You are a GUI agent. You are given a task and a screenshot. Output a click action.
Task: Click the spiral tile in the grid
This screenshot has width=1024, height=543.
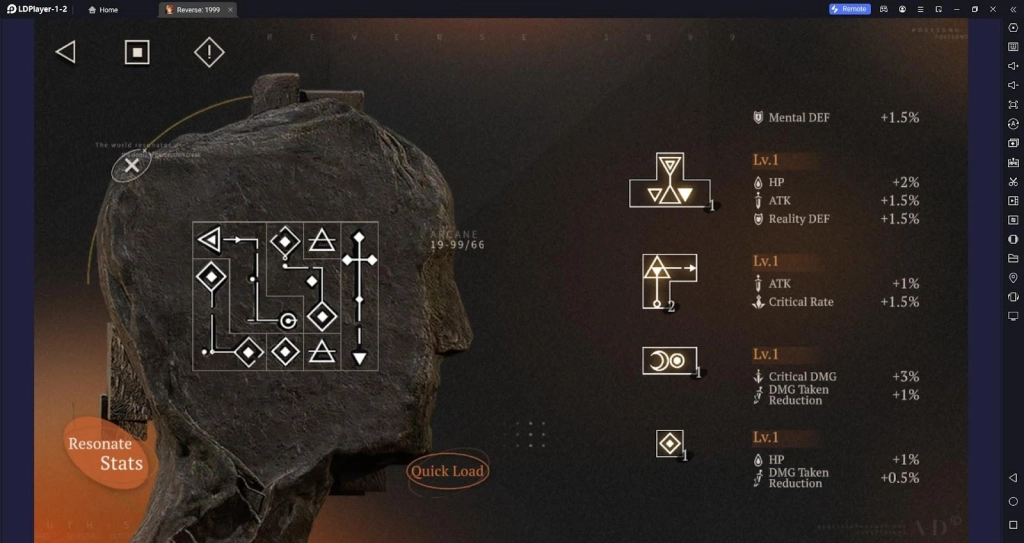[287, 320]
